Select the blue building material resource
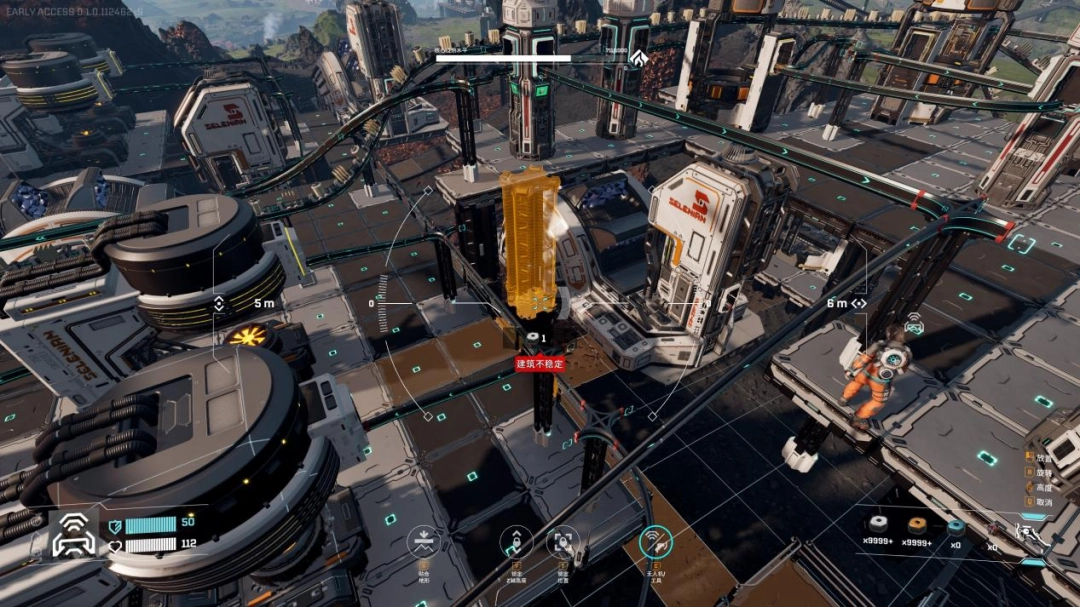 pos(956,526)
